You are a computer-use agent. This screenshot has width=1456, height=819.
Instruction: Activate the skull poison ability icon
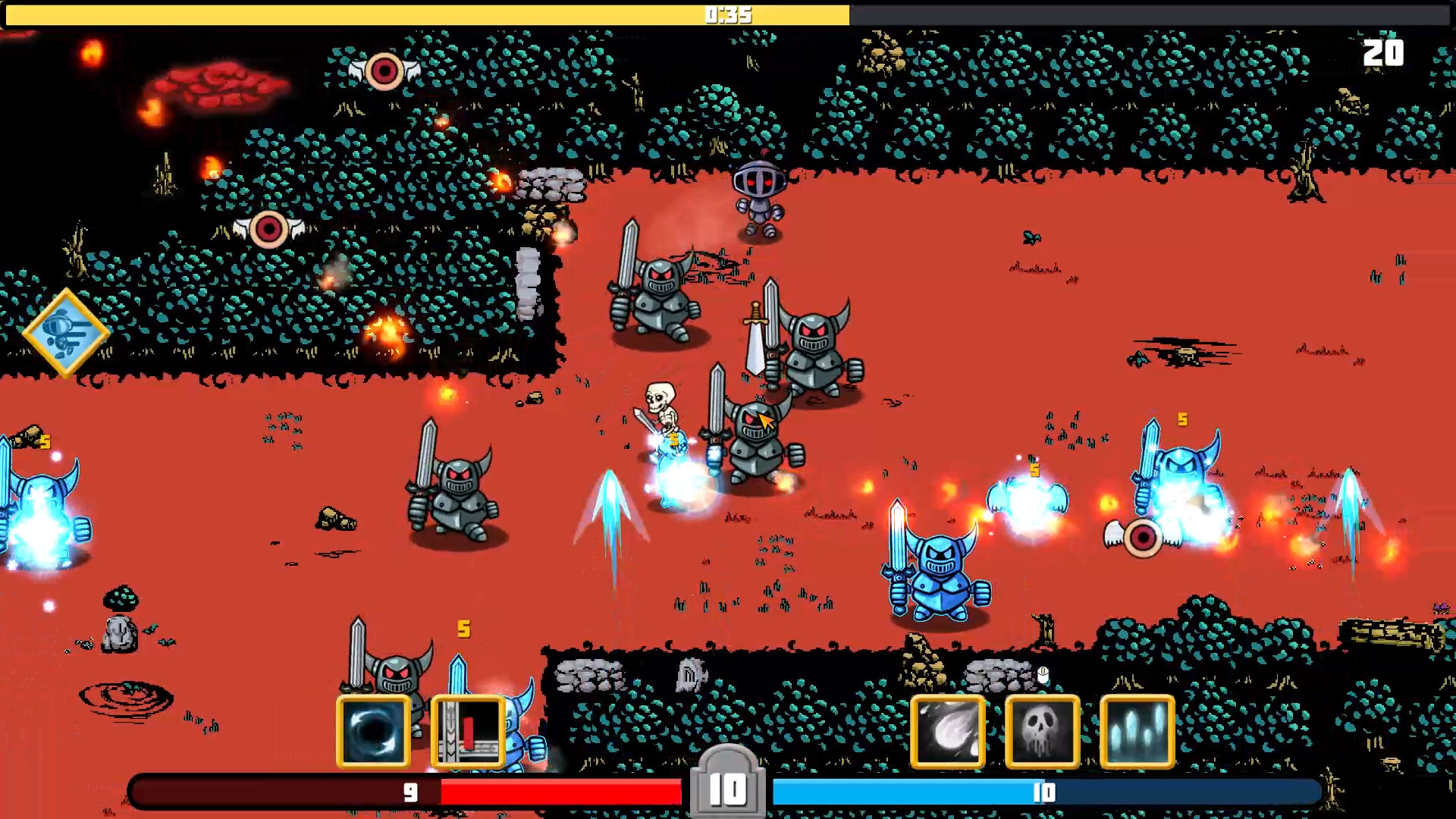tap(1043, 730)
